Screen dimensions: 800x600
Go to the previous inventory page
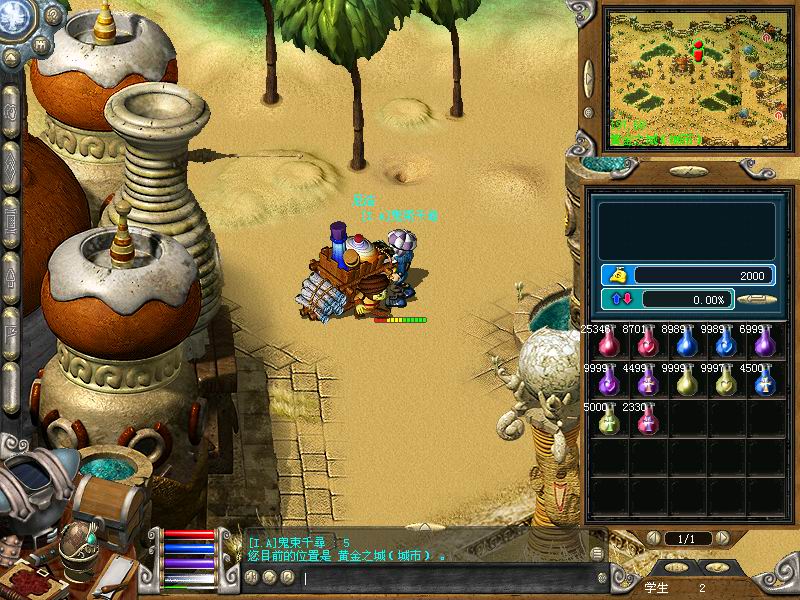click(653, 539)
